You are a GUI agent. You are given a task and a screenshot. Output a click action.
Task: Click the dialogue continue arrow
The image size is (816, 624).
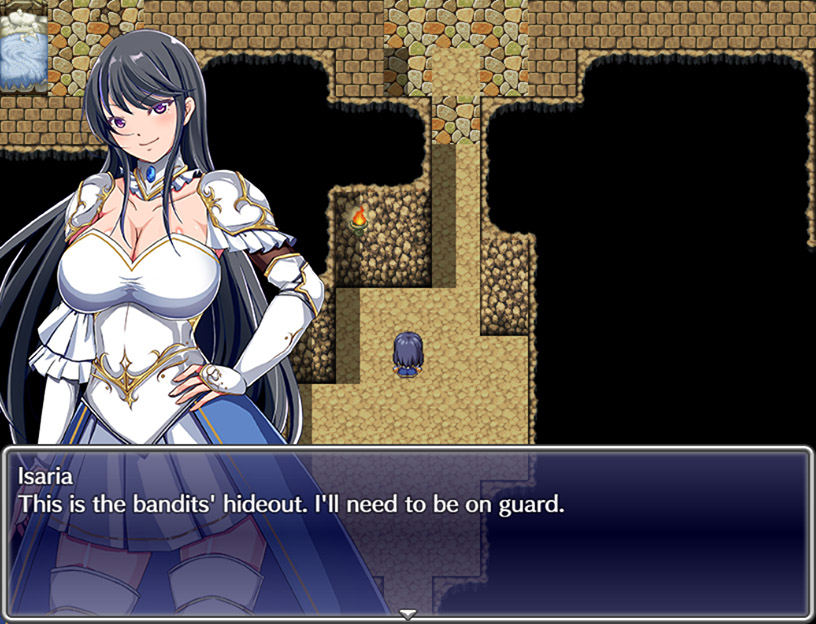click(x=407, y=612)
